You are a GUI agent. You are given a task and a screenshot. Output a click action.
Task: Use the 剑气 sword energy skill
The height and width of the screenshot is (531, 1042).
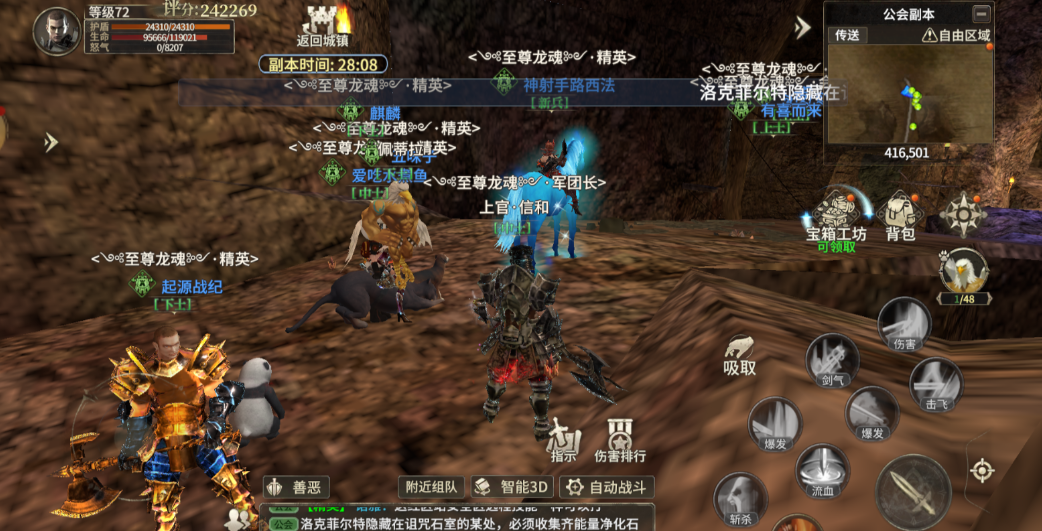pyautogui.click(x=832, y=360)
